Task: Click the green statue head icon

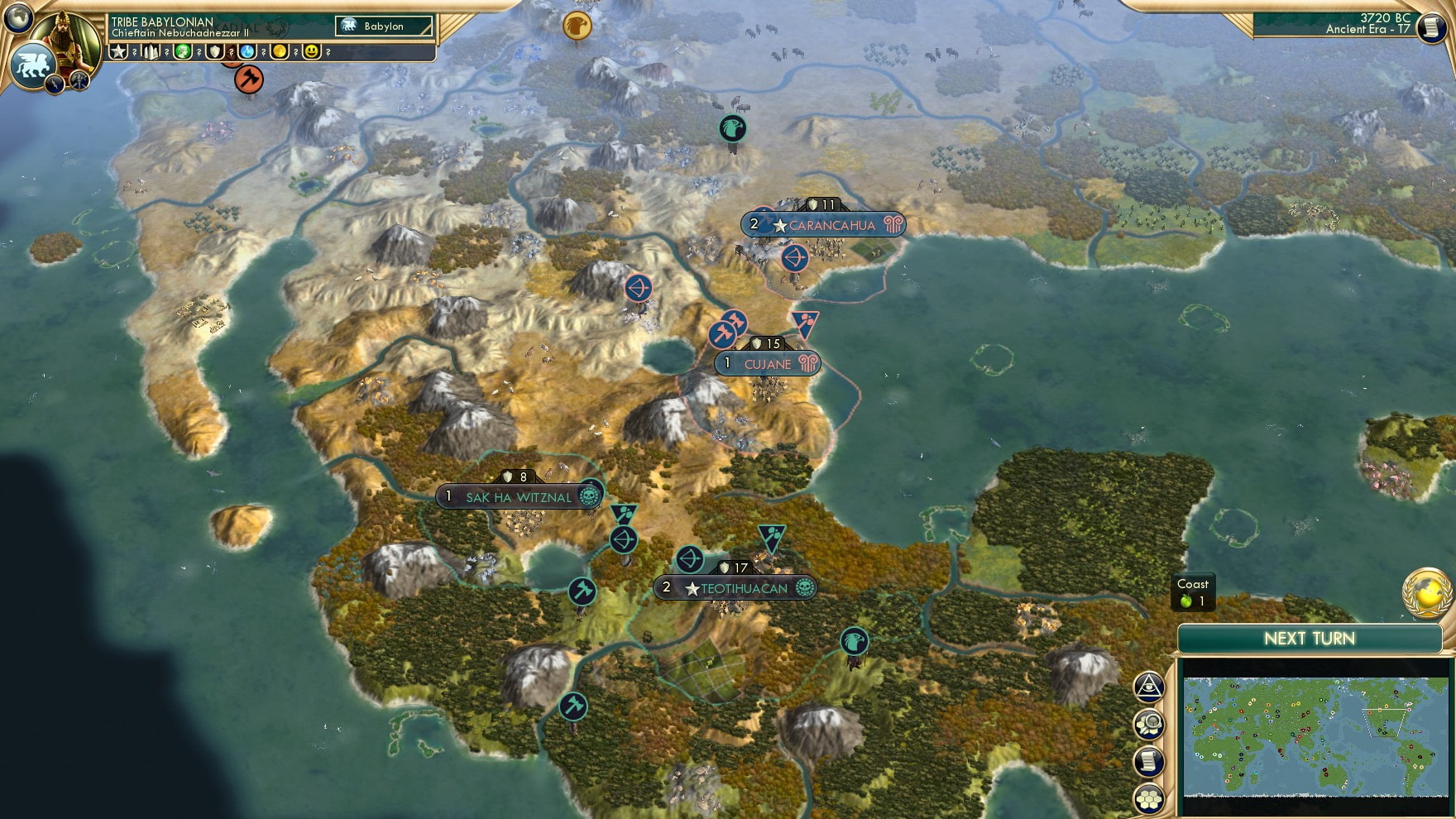Action: (x=183, y=52)
